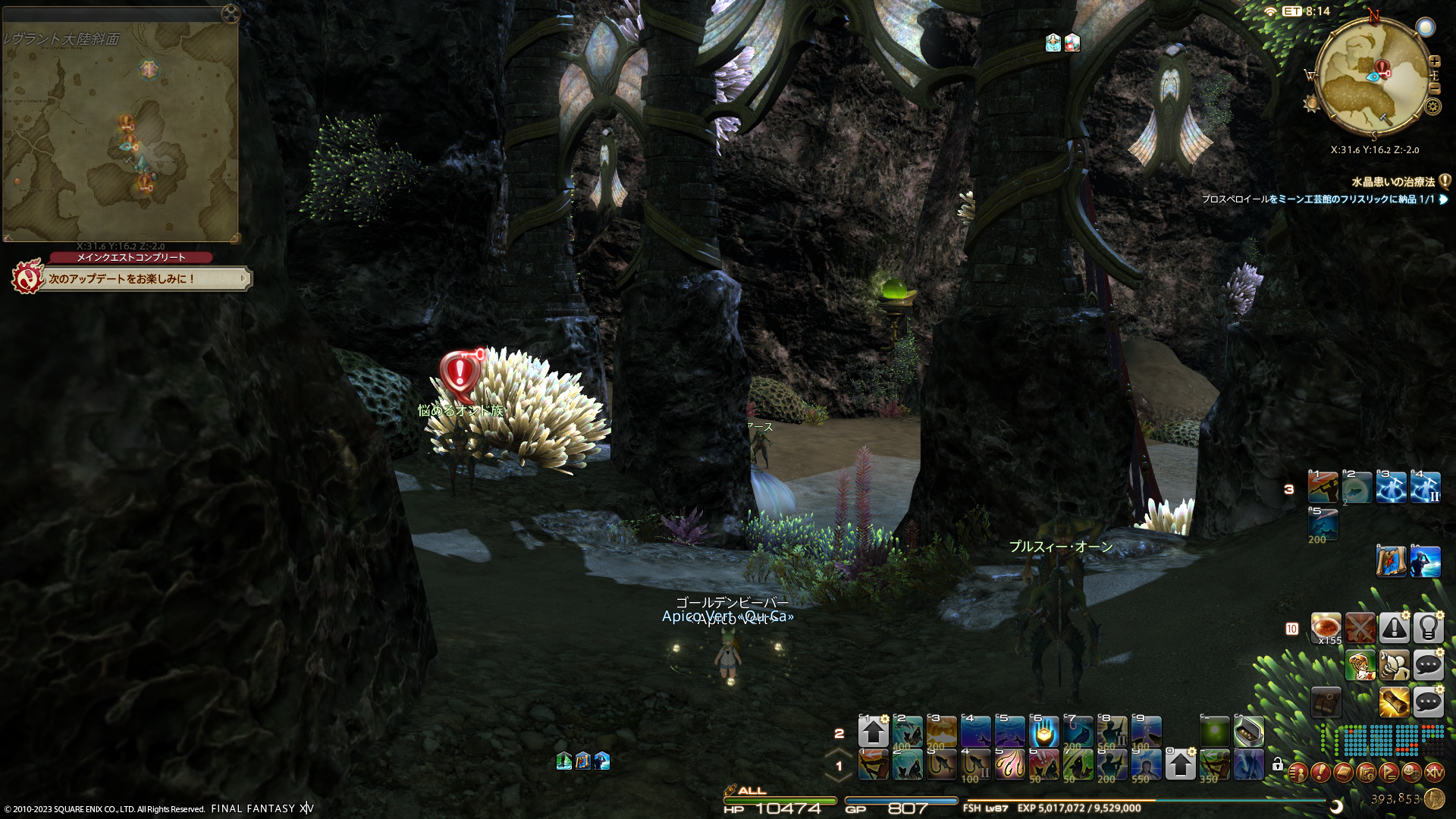Use the sardine tin bait item
The width and height of the screenshot is (1456, 819).
1248,732
